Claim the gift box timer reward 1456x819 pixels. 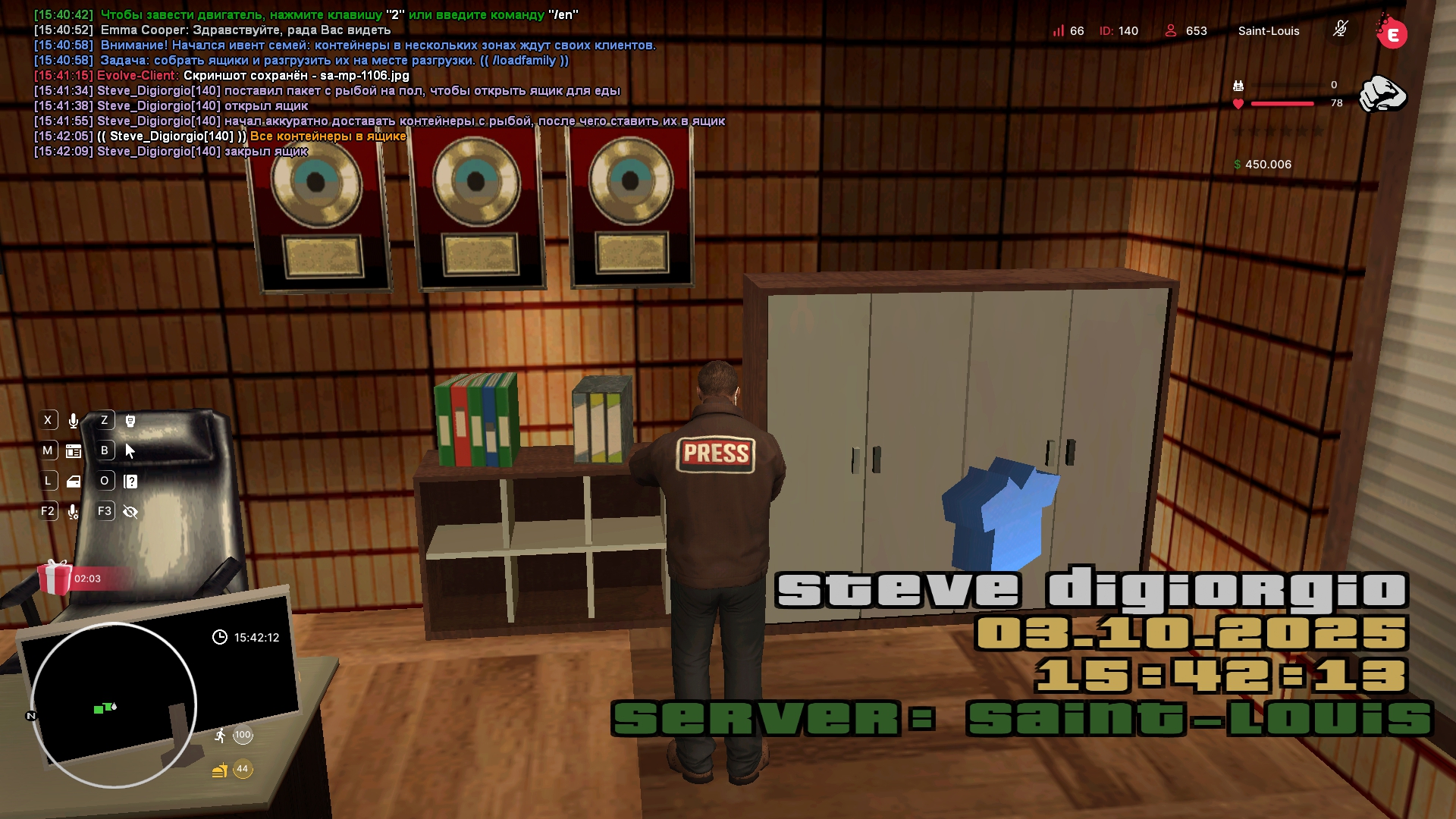coord(55,578)
